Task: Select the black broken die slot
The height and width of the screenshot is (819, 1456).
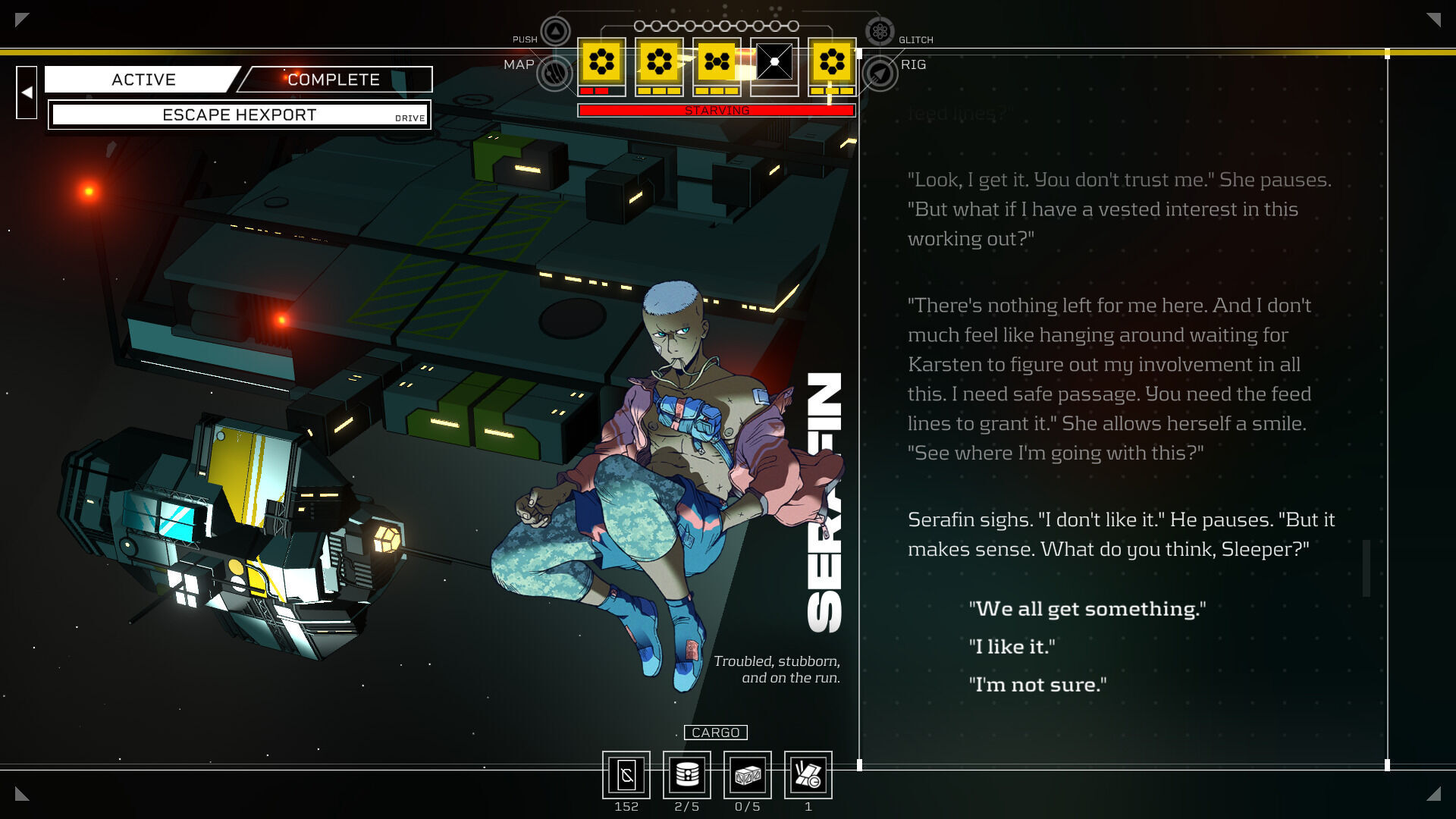Action: coord(774,62)
